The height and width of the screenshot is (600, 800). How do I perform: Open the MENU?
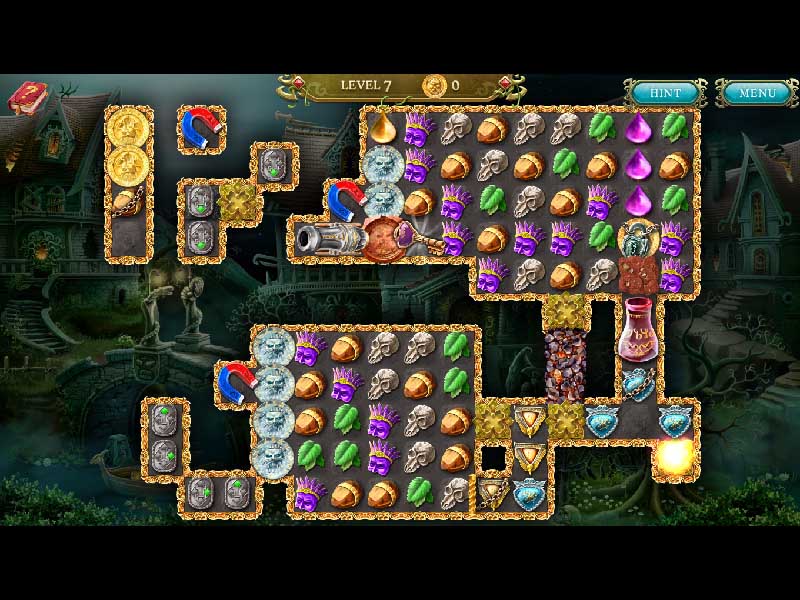click(x=756, y=93)
